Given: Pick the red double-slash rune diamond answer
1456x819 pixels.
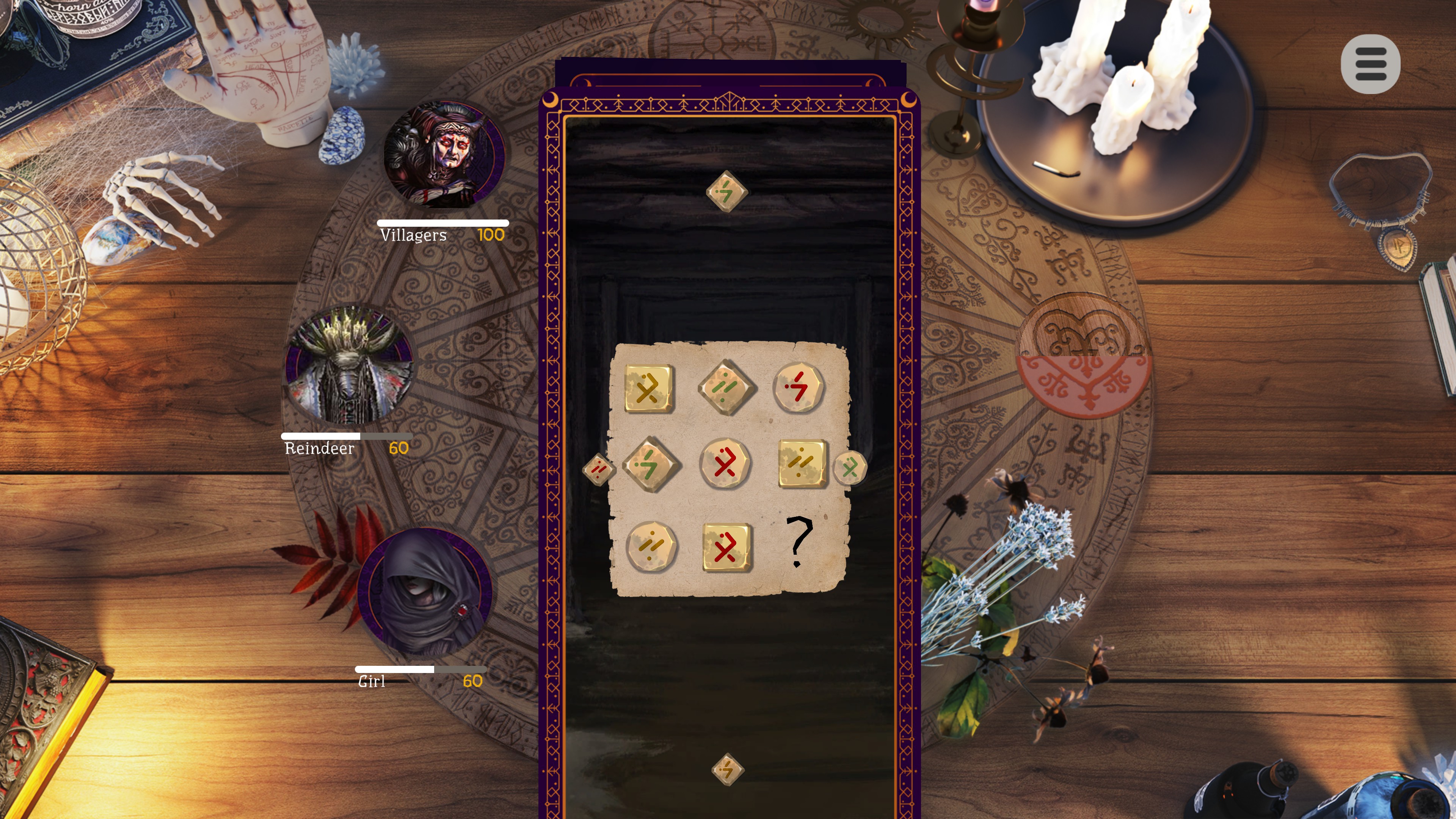Looking at the screenshot, I should (599, 469).
